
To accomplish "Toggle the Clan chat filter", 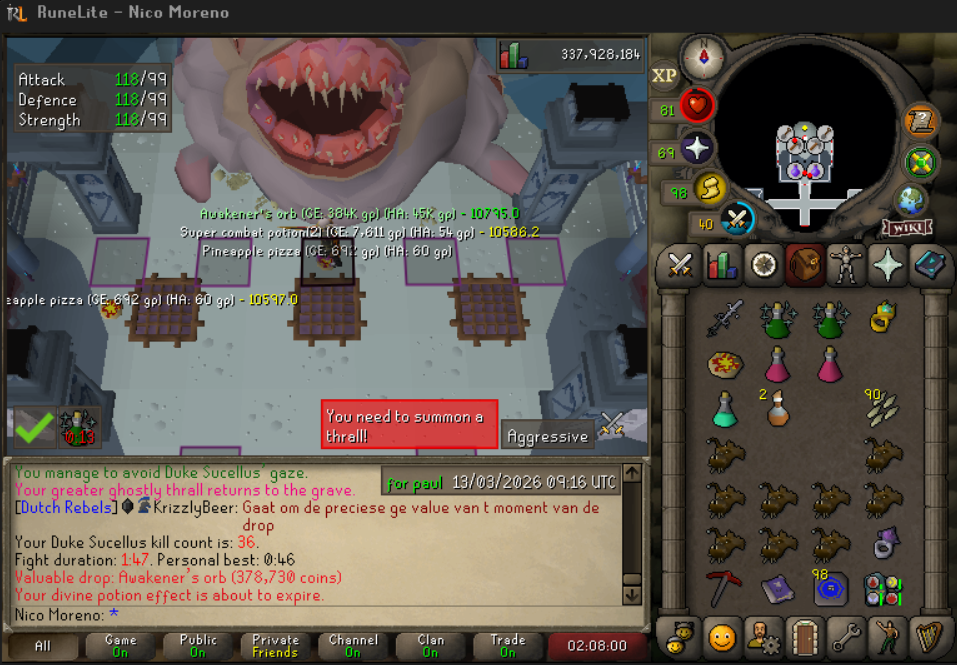I will [x=430, y=646].
